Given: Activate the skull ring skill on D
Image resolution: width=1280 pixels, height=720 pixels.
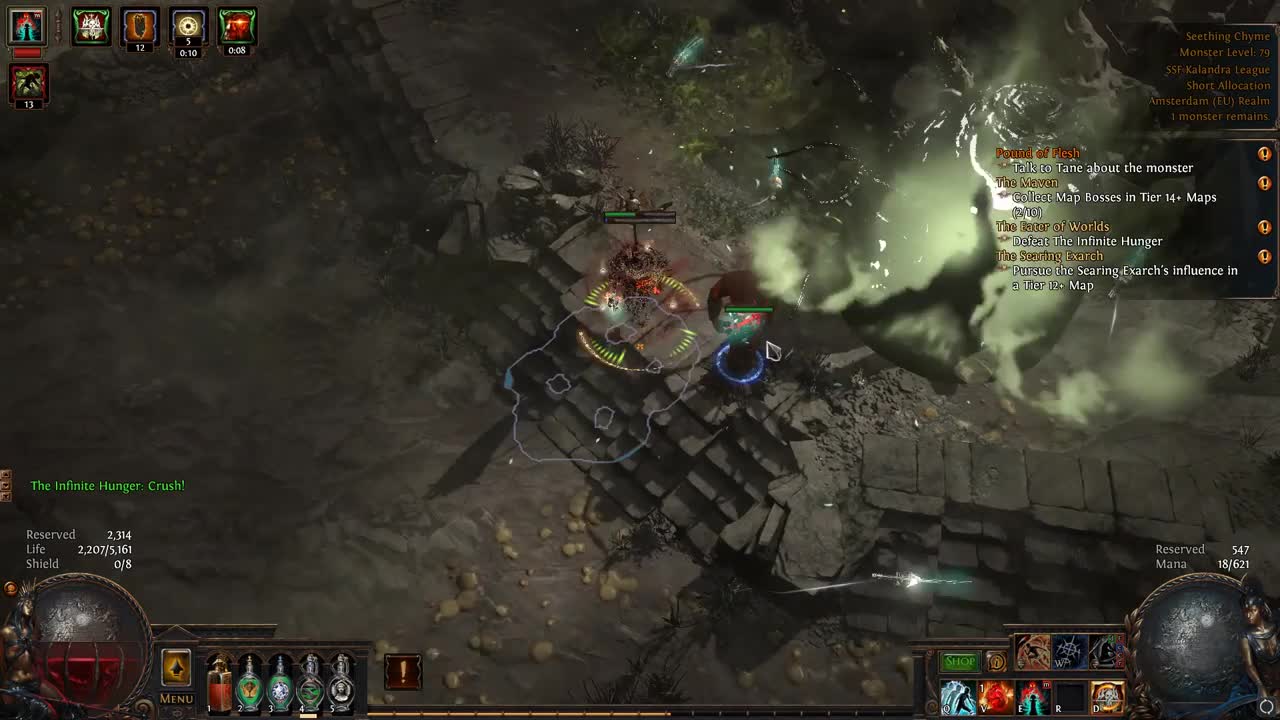Looking at the screenshot, I should (x=1107, y=697).
